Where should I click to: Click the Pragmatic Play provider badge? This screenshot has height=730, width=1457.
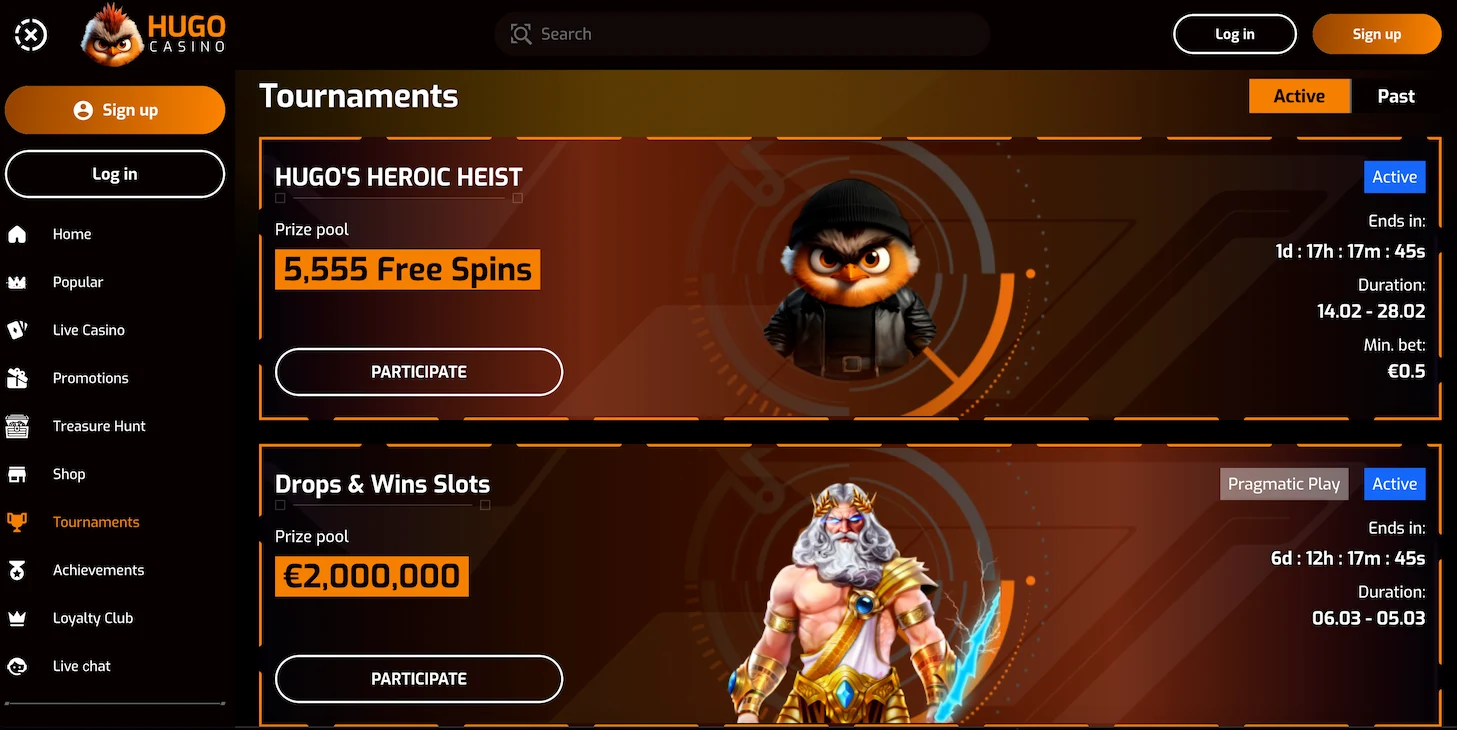(1284, 483)
